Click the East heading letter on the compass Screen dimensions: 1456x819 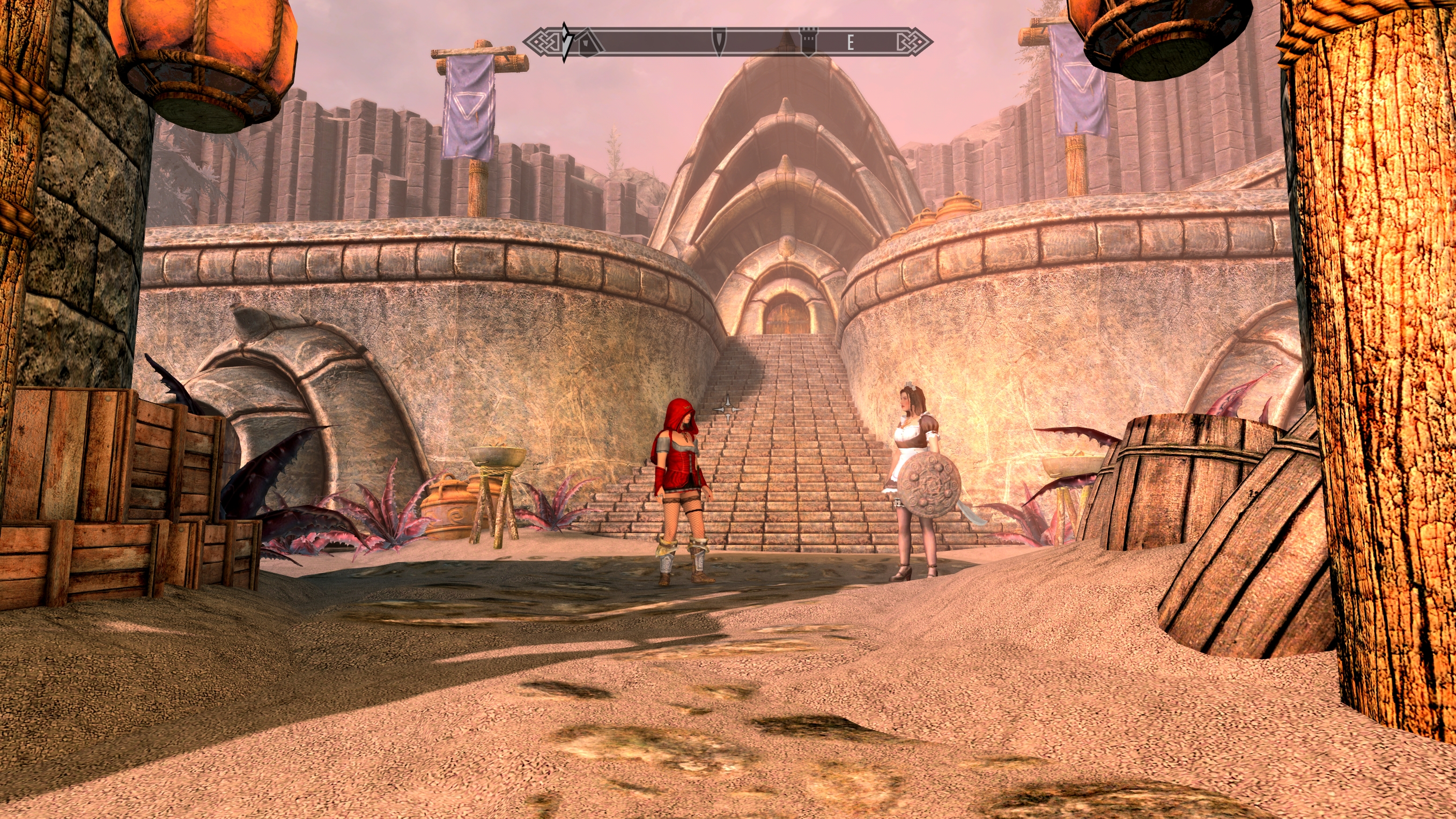click(x=849, y=42)
